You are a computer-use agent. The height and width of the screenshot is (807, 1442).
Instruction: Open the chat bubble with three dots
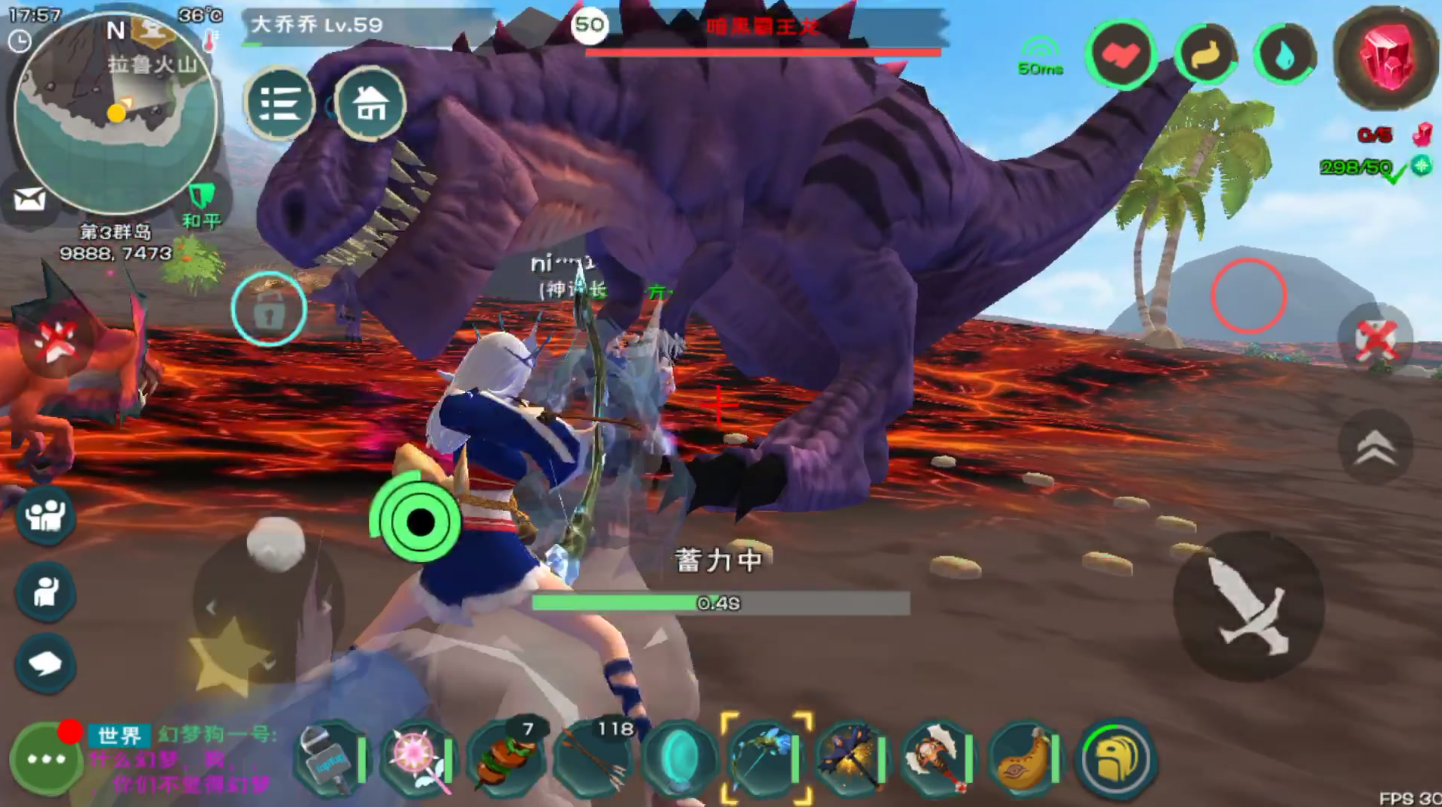46,759
